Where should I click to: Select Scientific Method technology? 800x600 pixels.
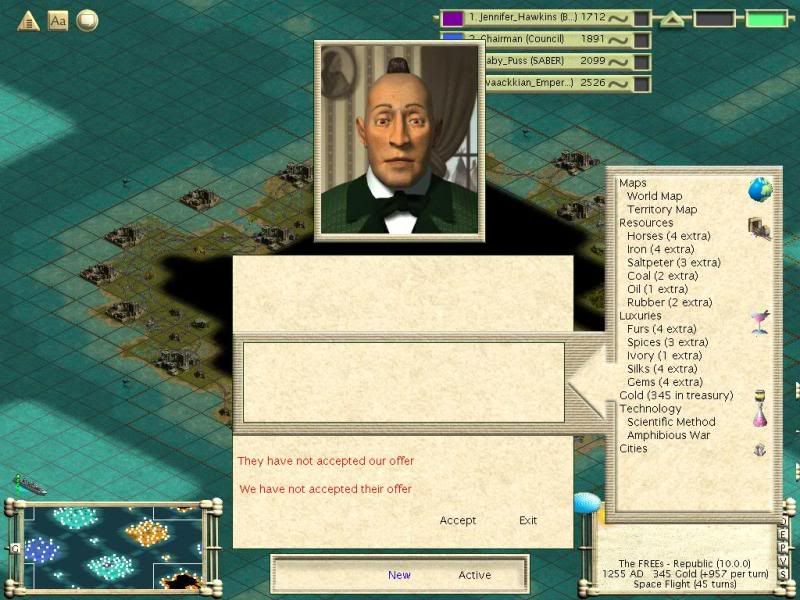tap(671, 422)
